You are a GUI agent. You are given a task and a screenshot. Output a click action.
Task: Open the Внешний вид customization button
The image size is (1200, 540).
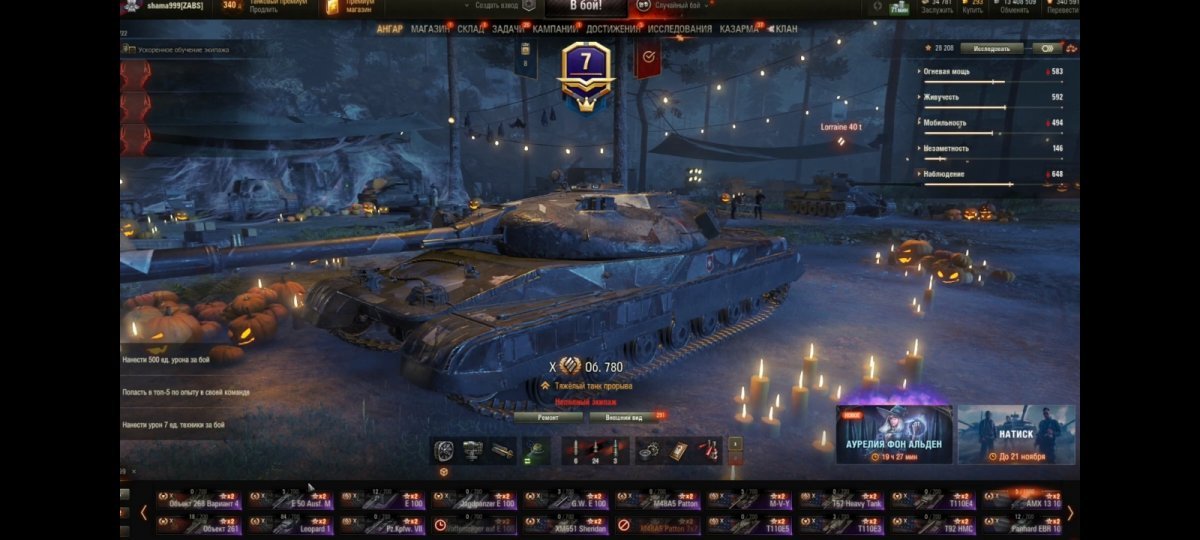(624, 416)
